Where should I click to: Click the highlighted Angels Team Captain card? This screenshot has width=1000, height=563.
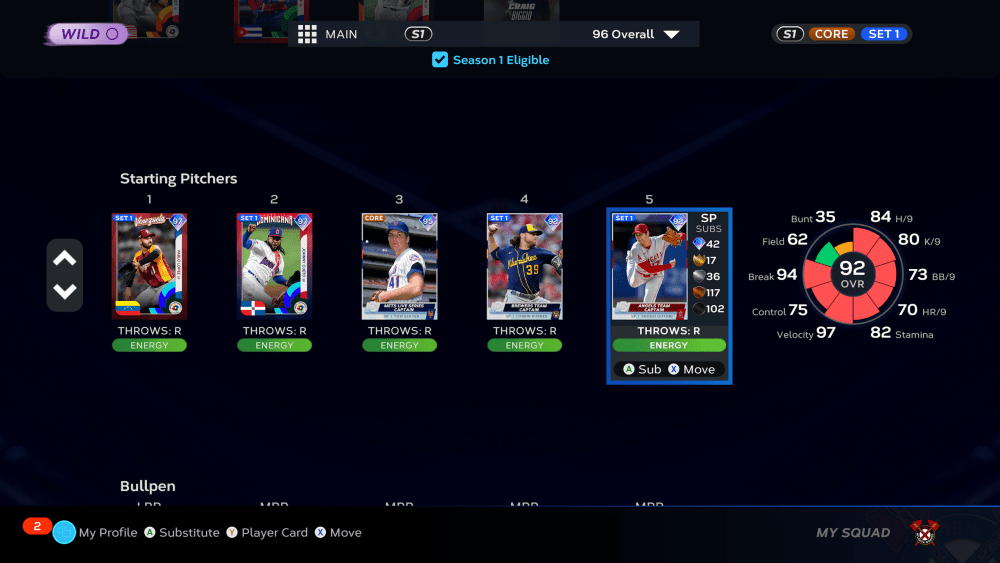650,266
